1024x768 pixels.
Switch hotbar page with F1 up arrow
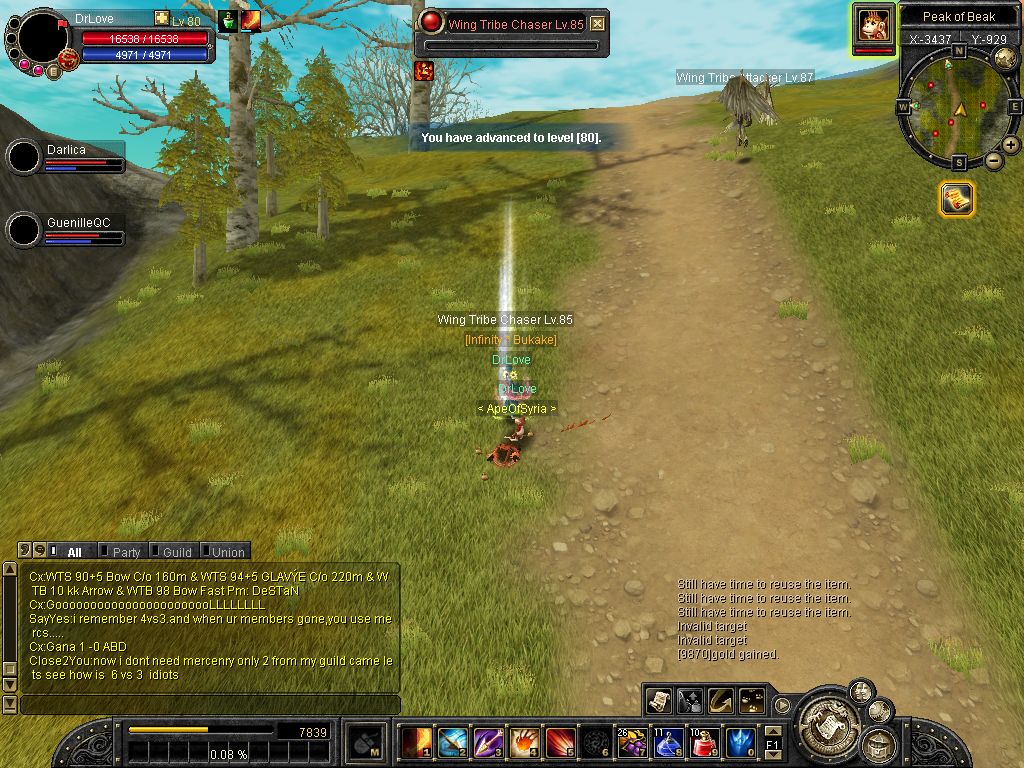click(x=772, y=731)
